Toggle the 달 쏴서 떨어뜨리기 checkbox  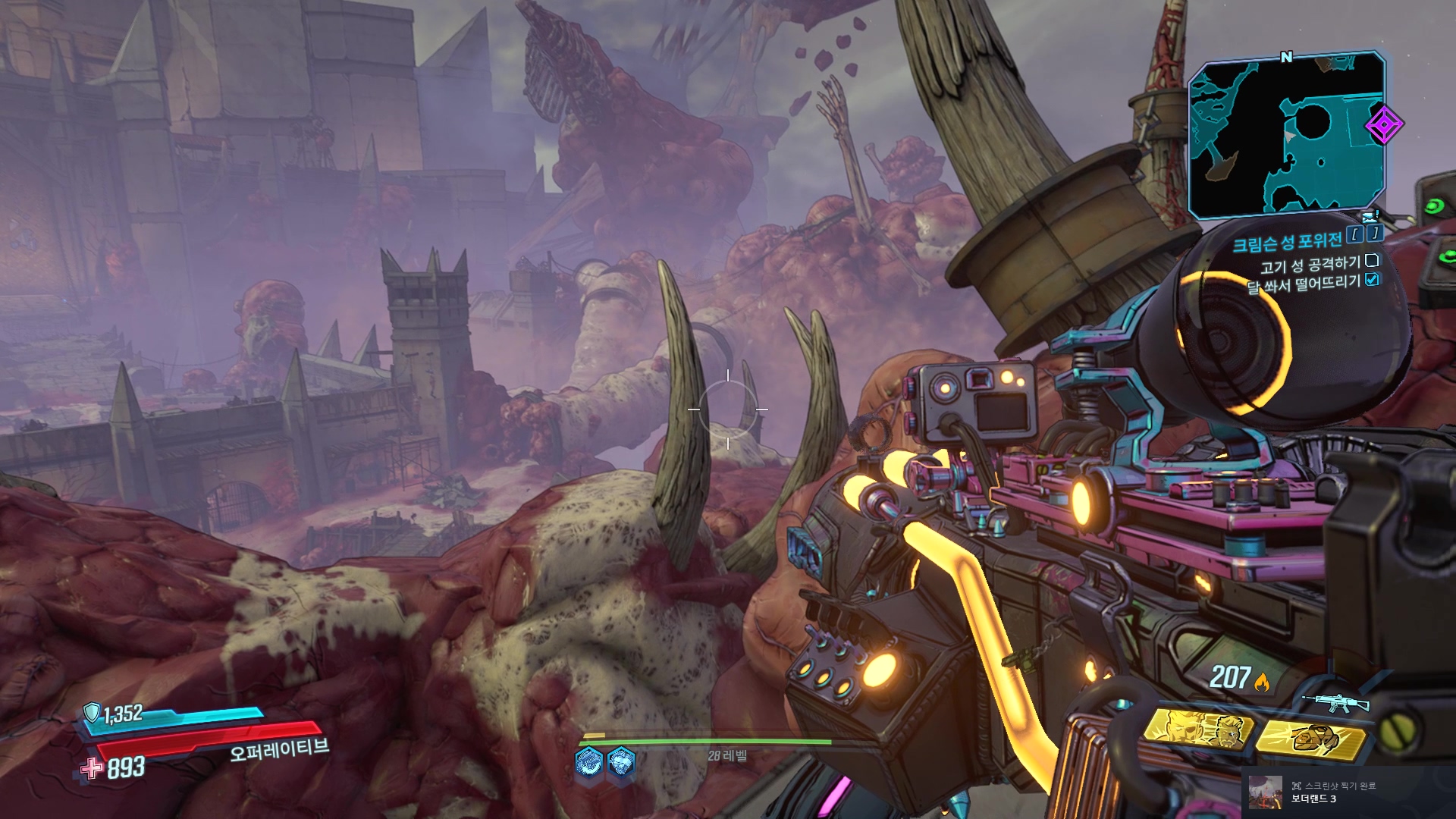tap(1372, 280)
